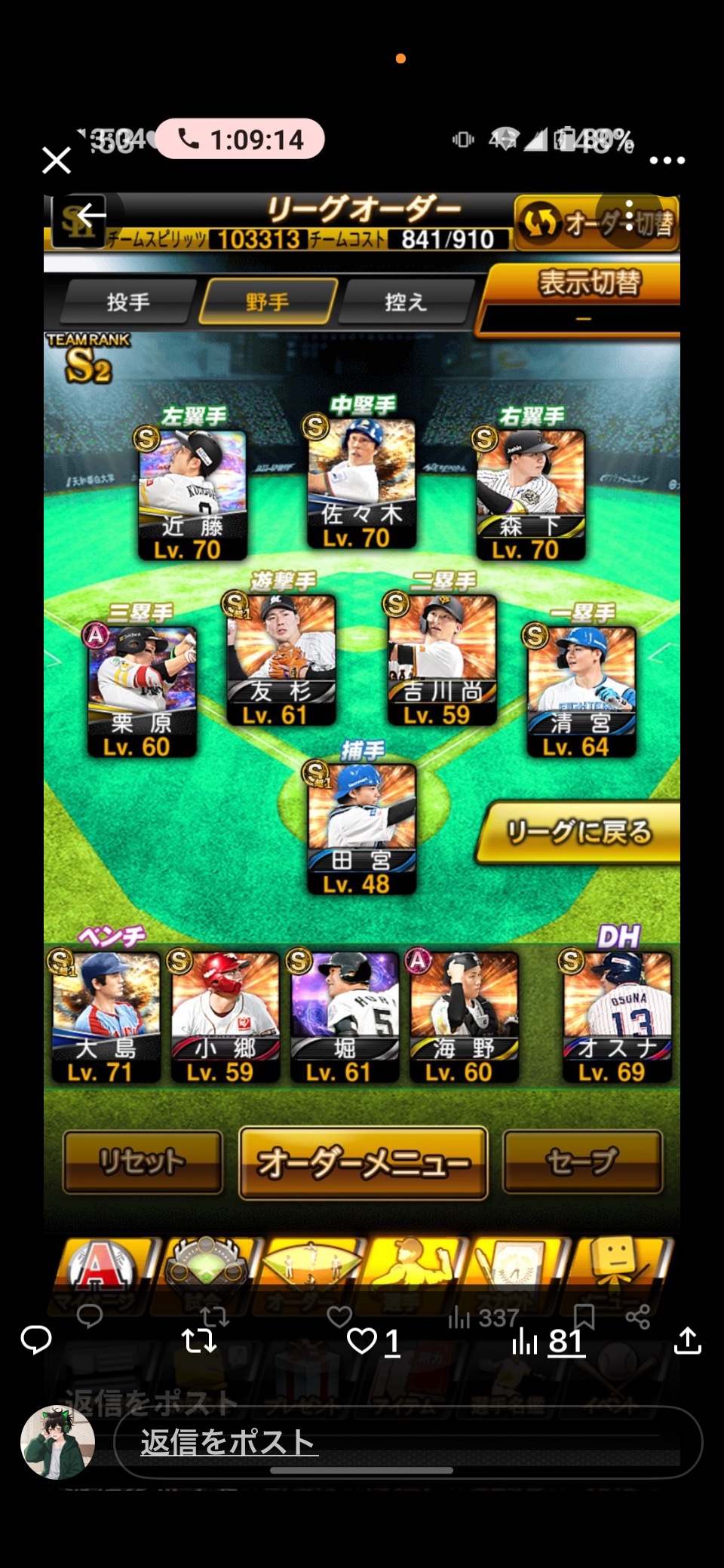The height and width of the screenshot is (1568, 724).
Task: Select third baseman 栗原 card
Action: (142, 690)
